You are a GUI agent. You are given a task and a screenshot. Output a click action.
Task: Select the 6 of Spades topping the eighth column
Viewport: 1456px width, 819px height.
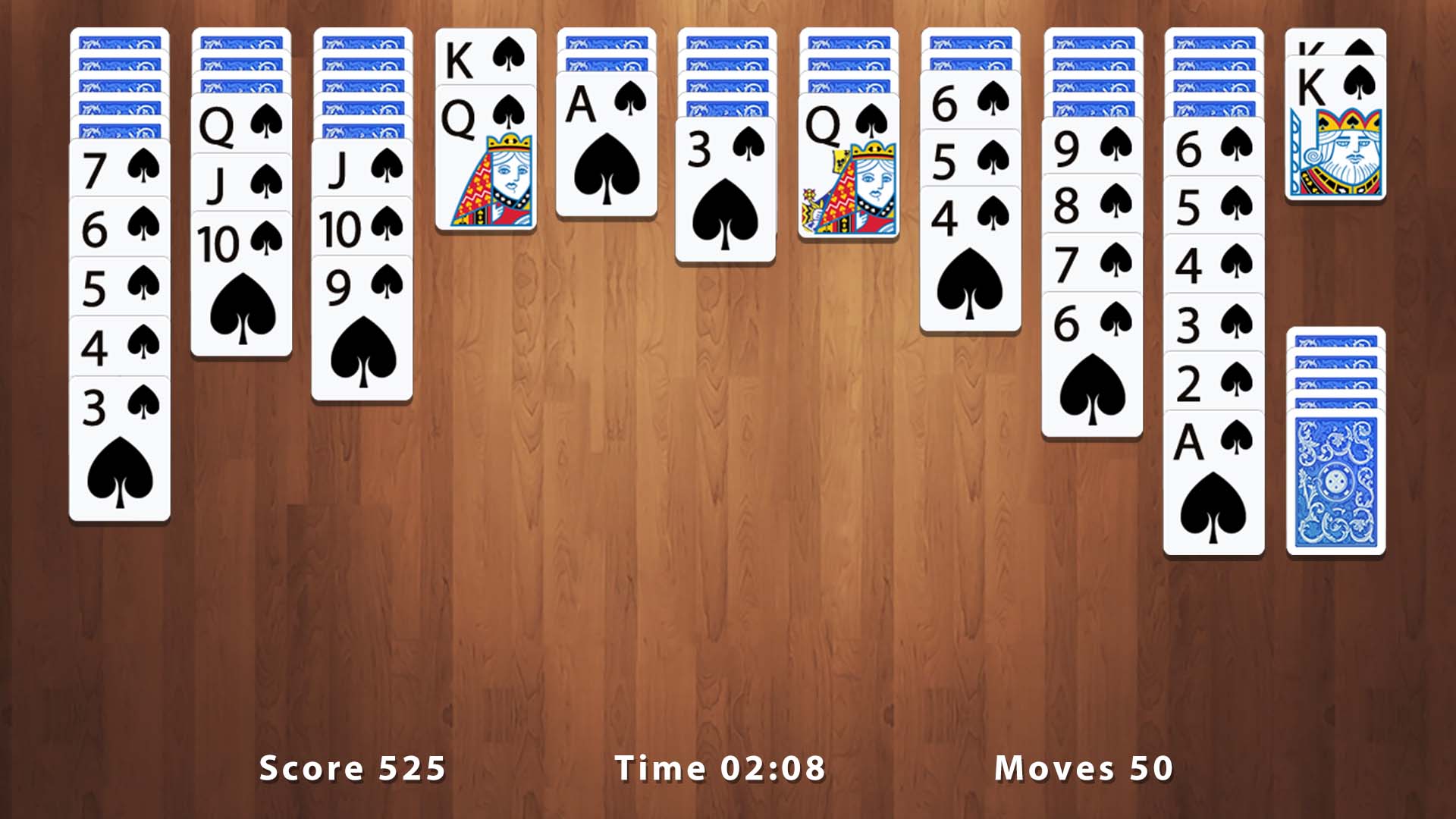click(x=971, y=106)
